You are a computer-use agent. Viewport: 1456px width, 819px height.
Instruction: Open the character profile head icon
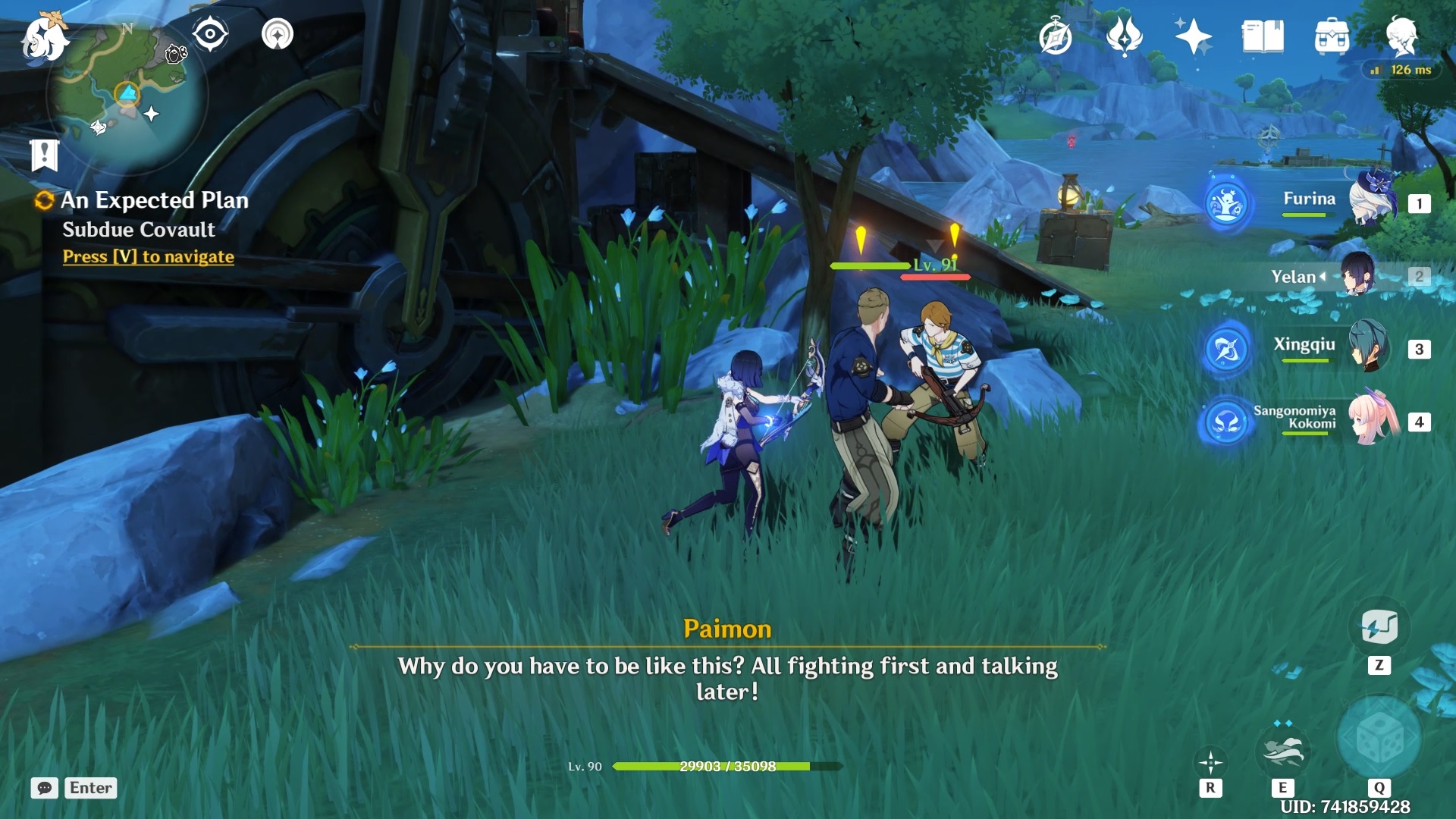[x=1401, y=36]
